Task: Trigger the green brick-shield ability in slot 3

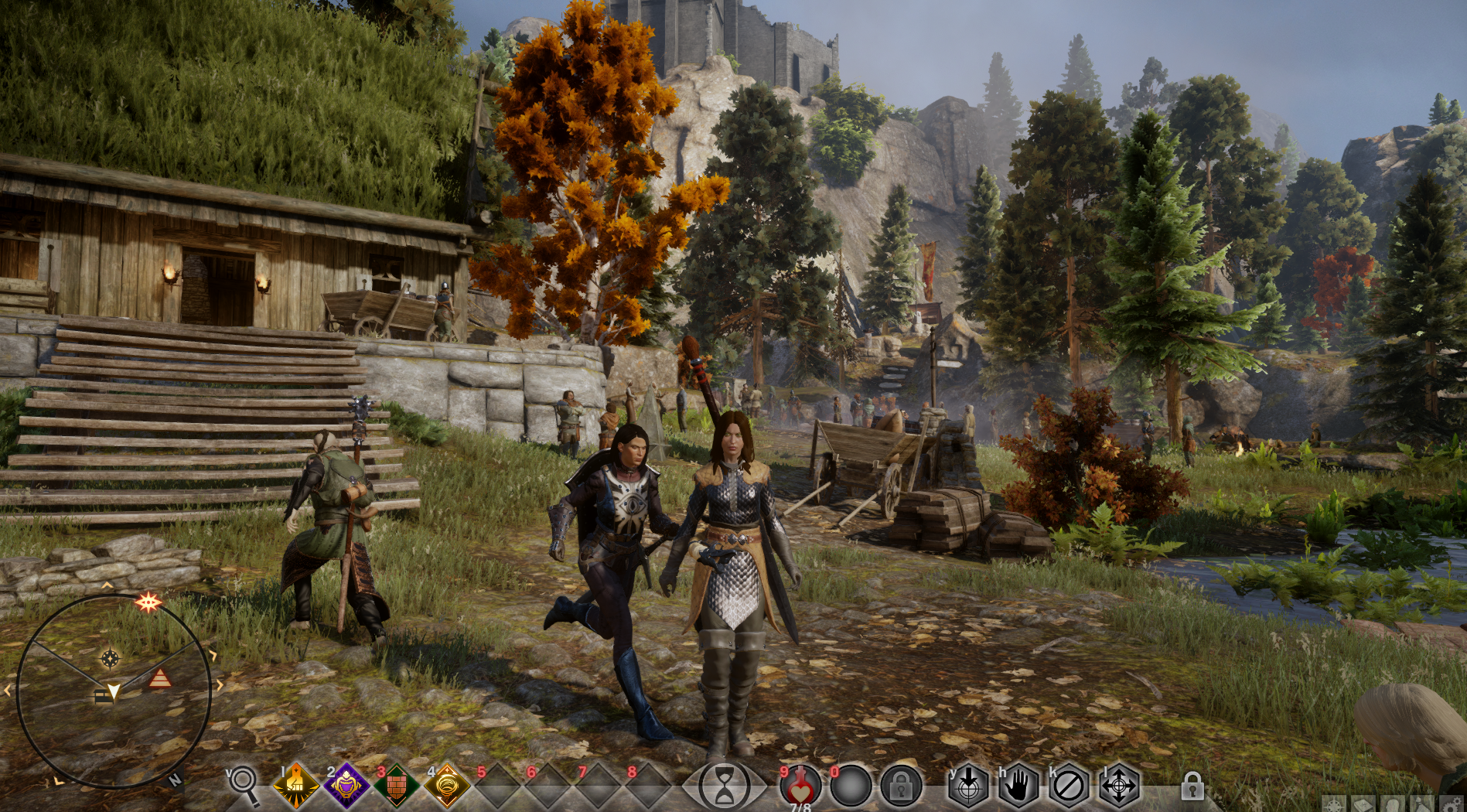Action: (397, 786)
